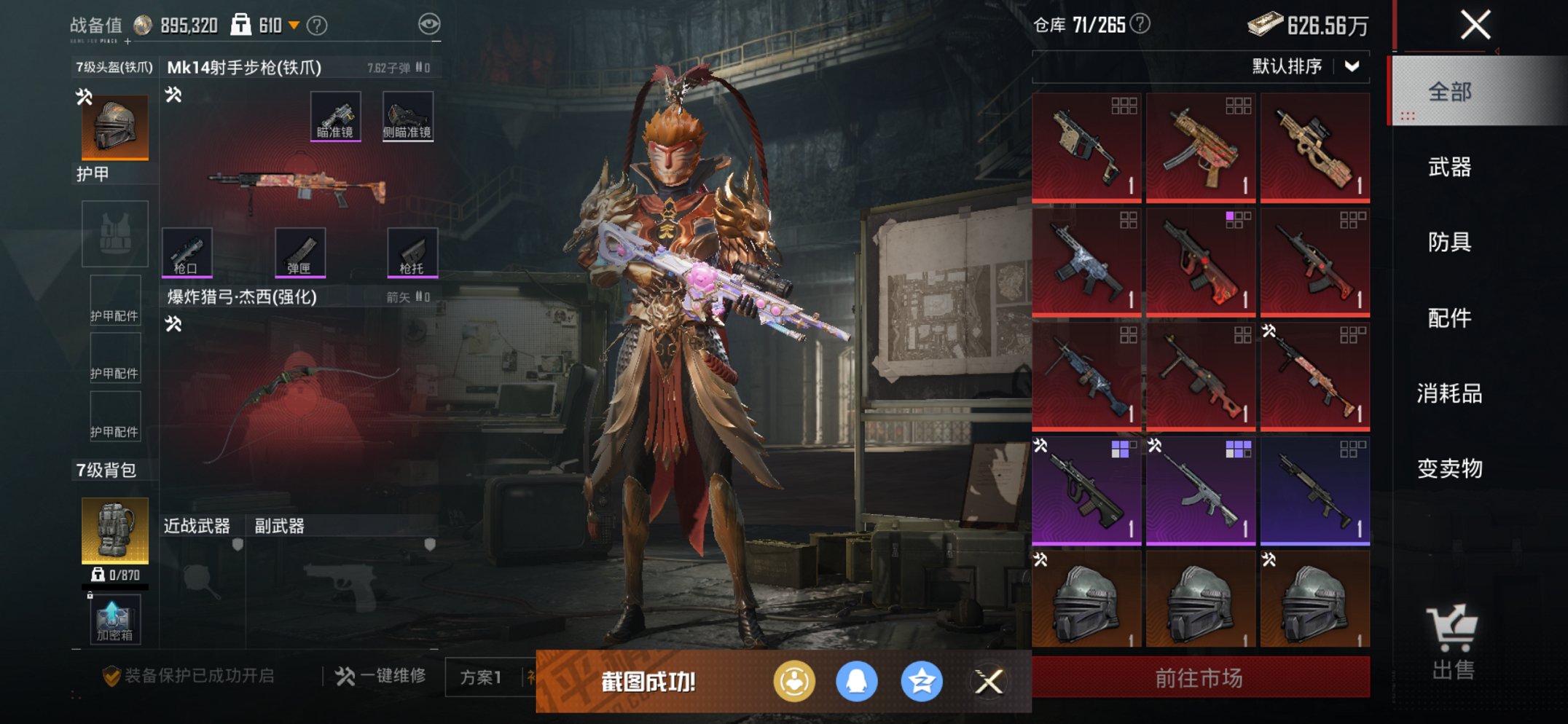1568x724 pixels.
Task: Dismiss the screenshot success banner
Action: [989, 682]
